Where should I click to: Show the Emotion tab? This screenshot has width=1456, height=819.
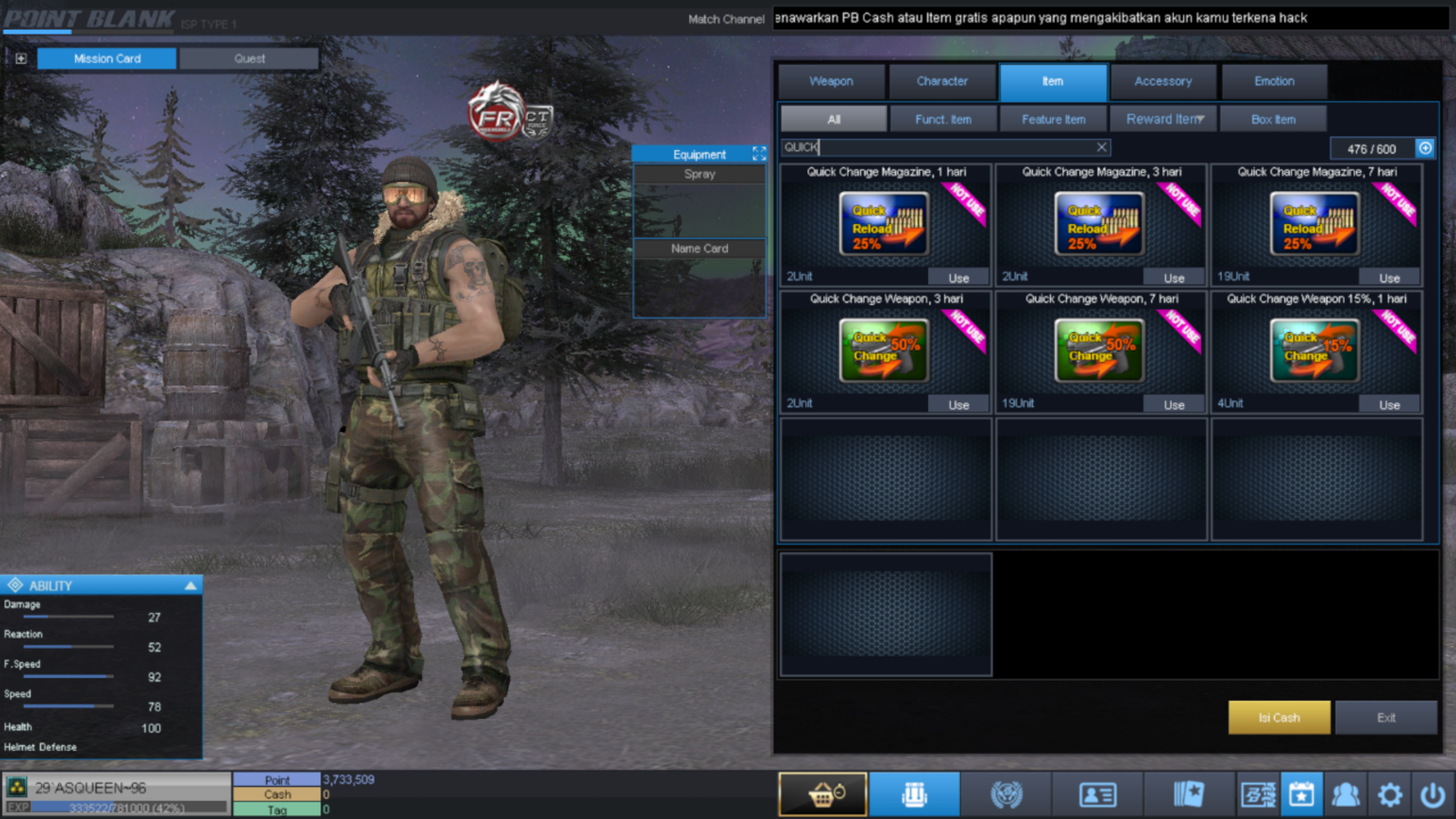pos(1274,81)
